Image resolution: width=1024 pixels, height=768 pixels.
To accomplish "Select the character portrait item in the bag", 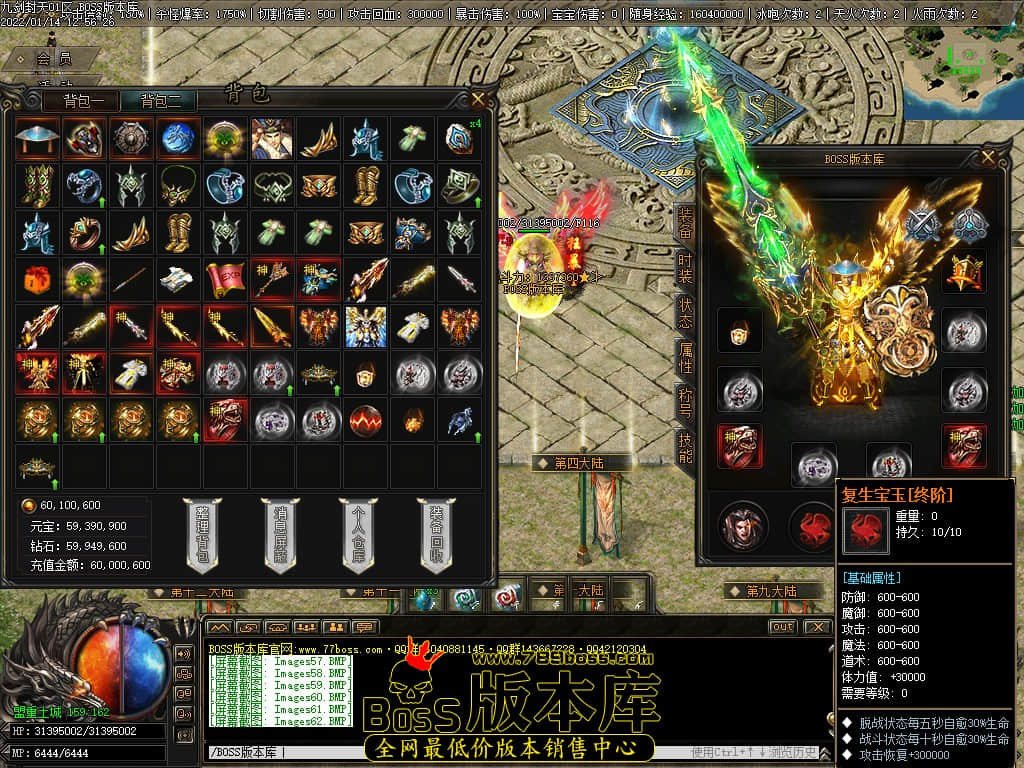I will [x=272, y=138].
